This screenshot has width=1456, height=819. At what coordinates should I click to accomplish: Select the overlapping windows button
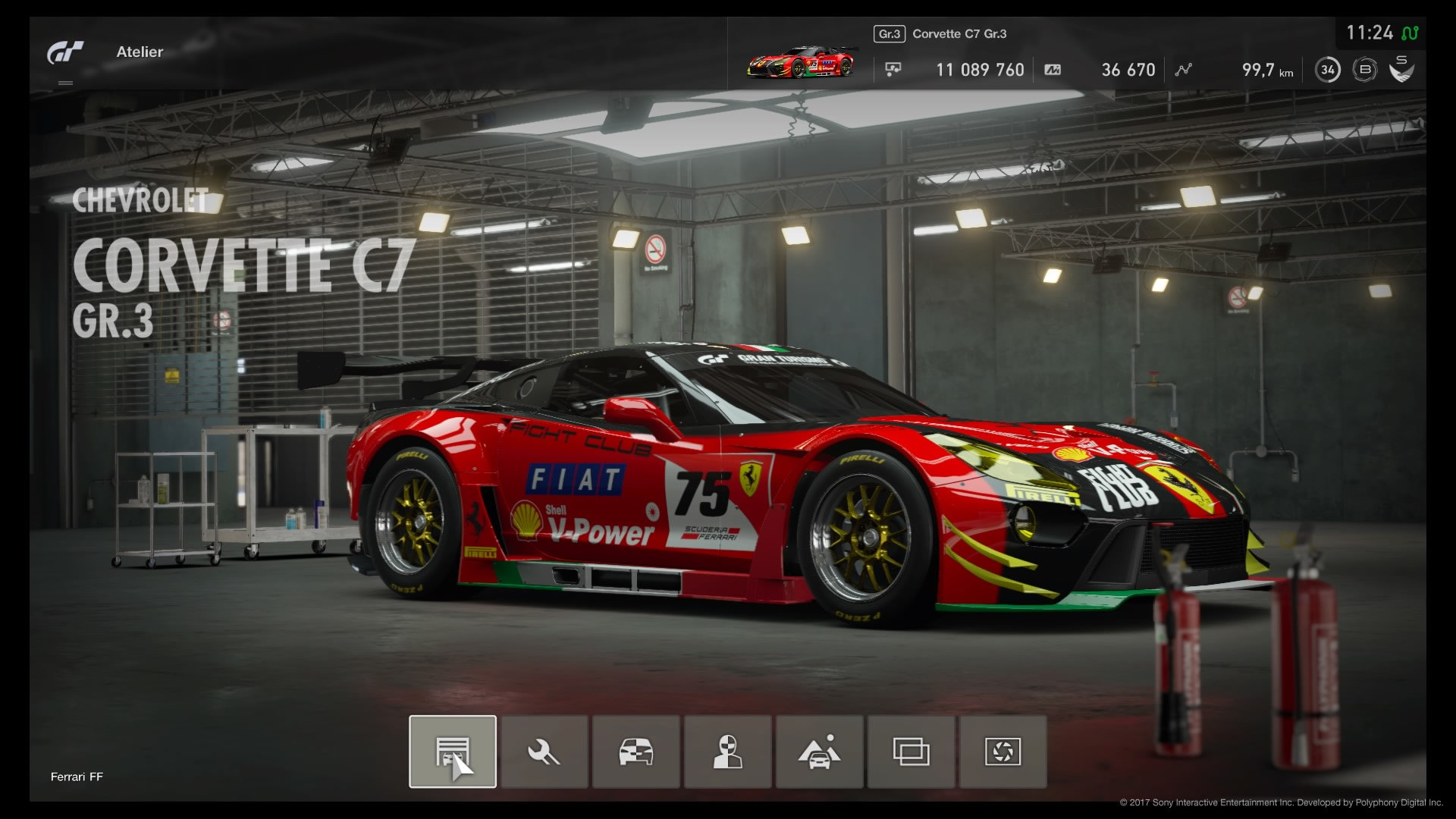pos(912,752)
